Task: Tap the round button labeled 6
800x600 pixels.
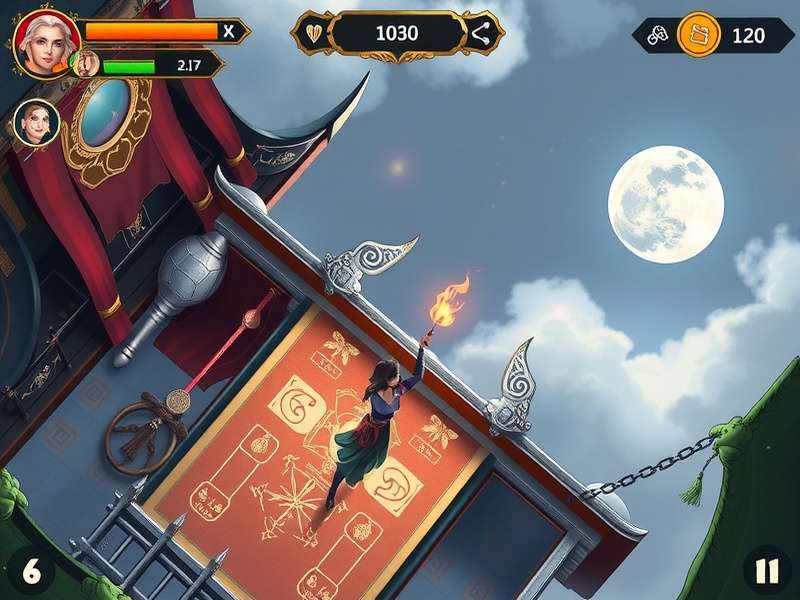Action: [32, 571]
